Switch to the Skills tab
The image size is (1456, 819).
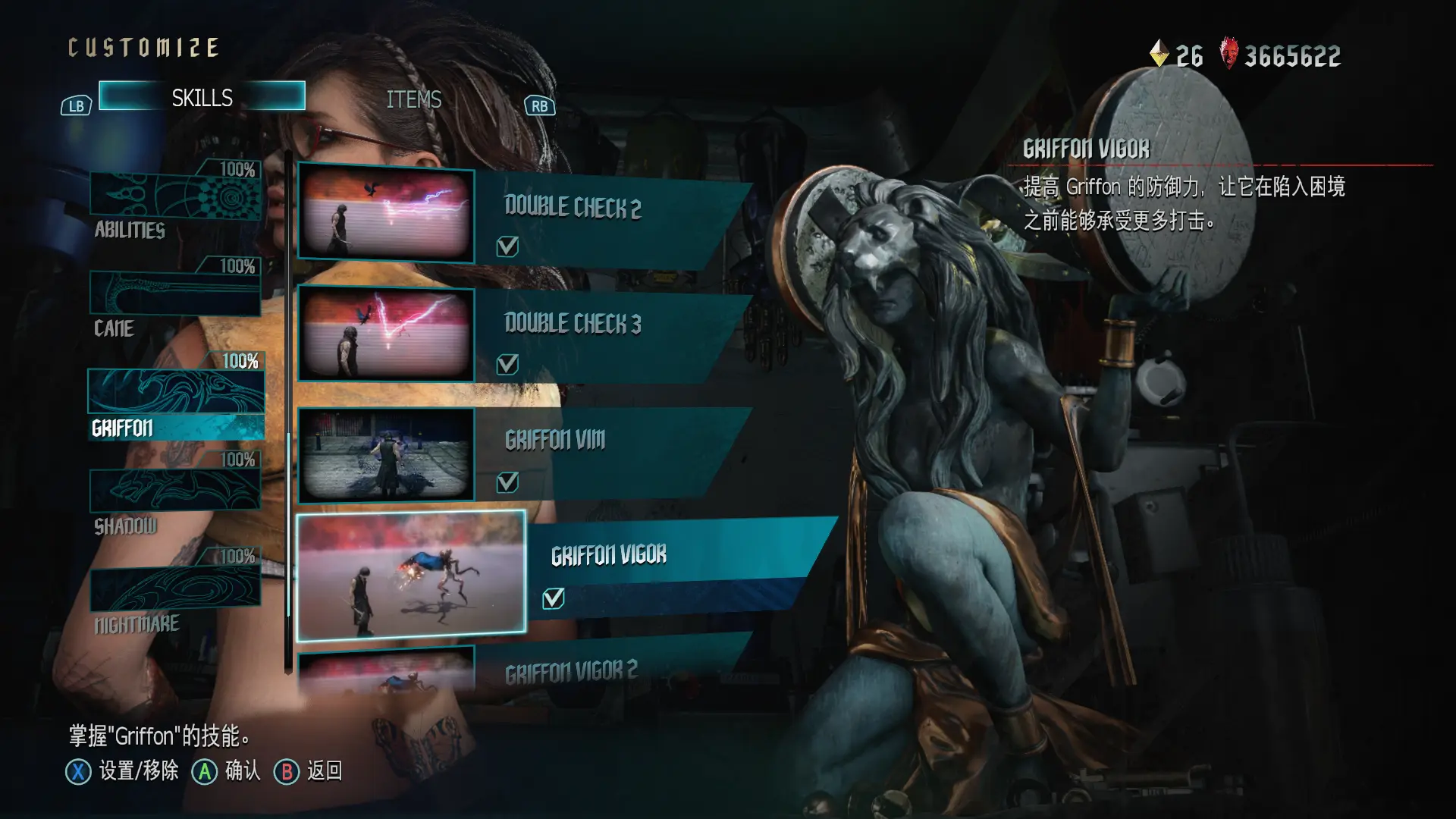point(202,97)
